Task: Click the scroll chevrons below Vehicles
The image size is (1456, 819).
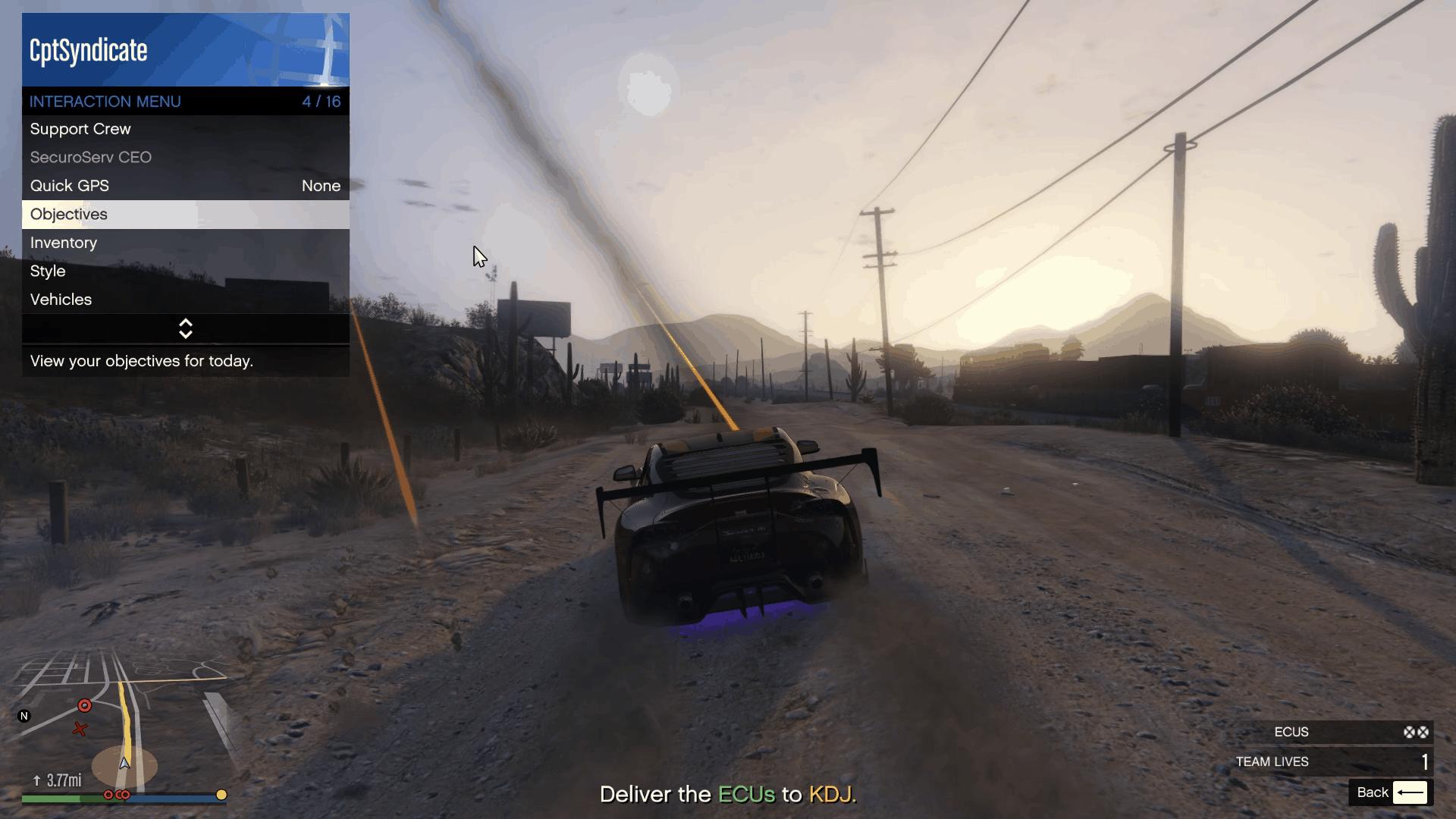Action: pos(186,328)
